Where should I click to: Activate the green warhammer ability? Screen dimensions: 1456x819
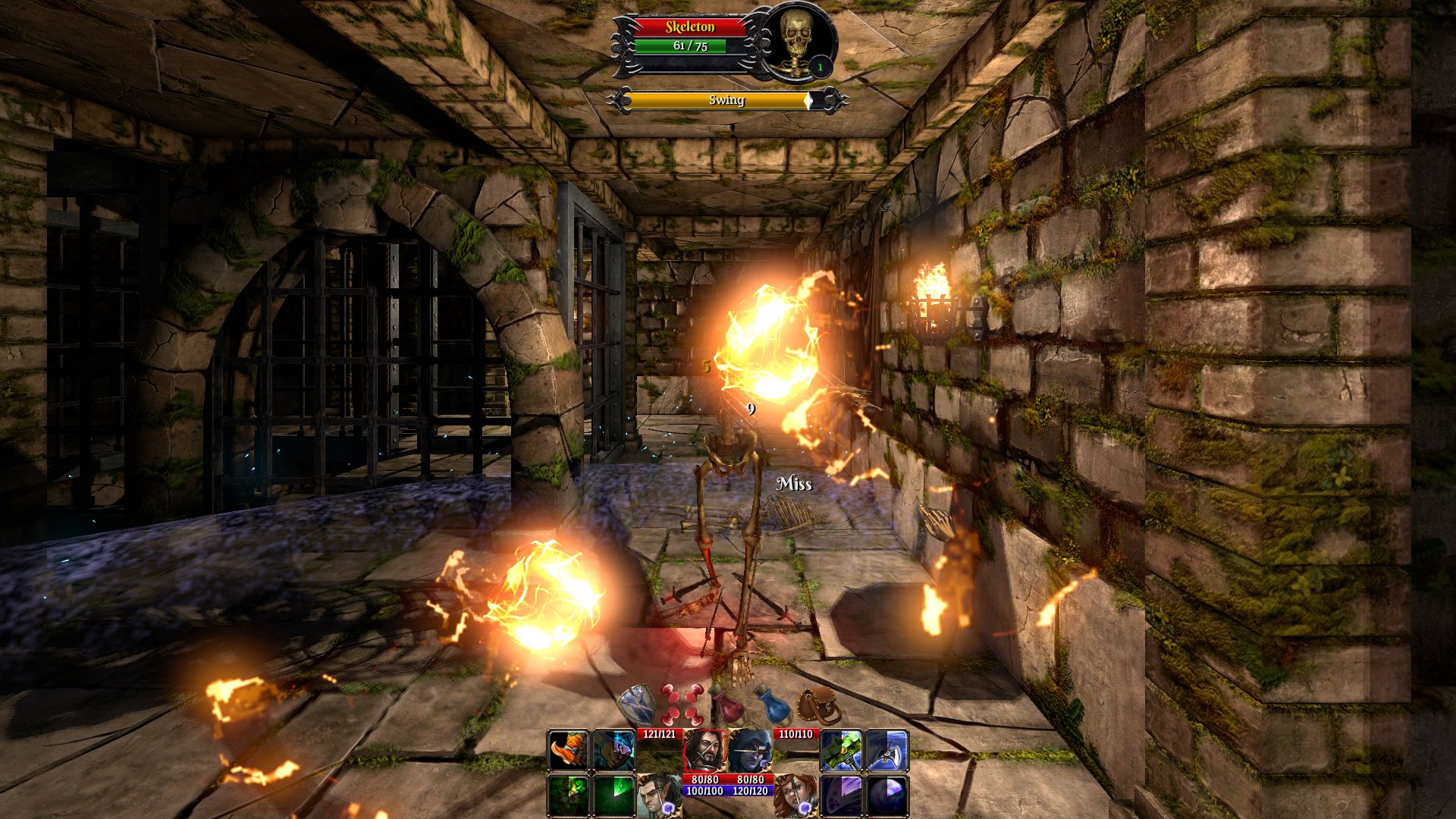coord(841,751)
